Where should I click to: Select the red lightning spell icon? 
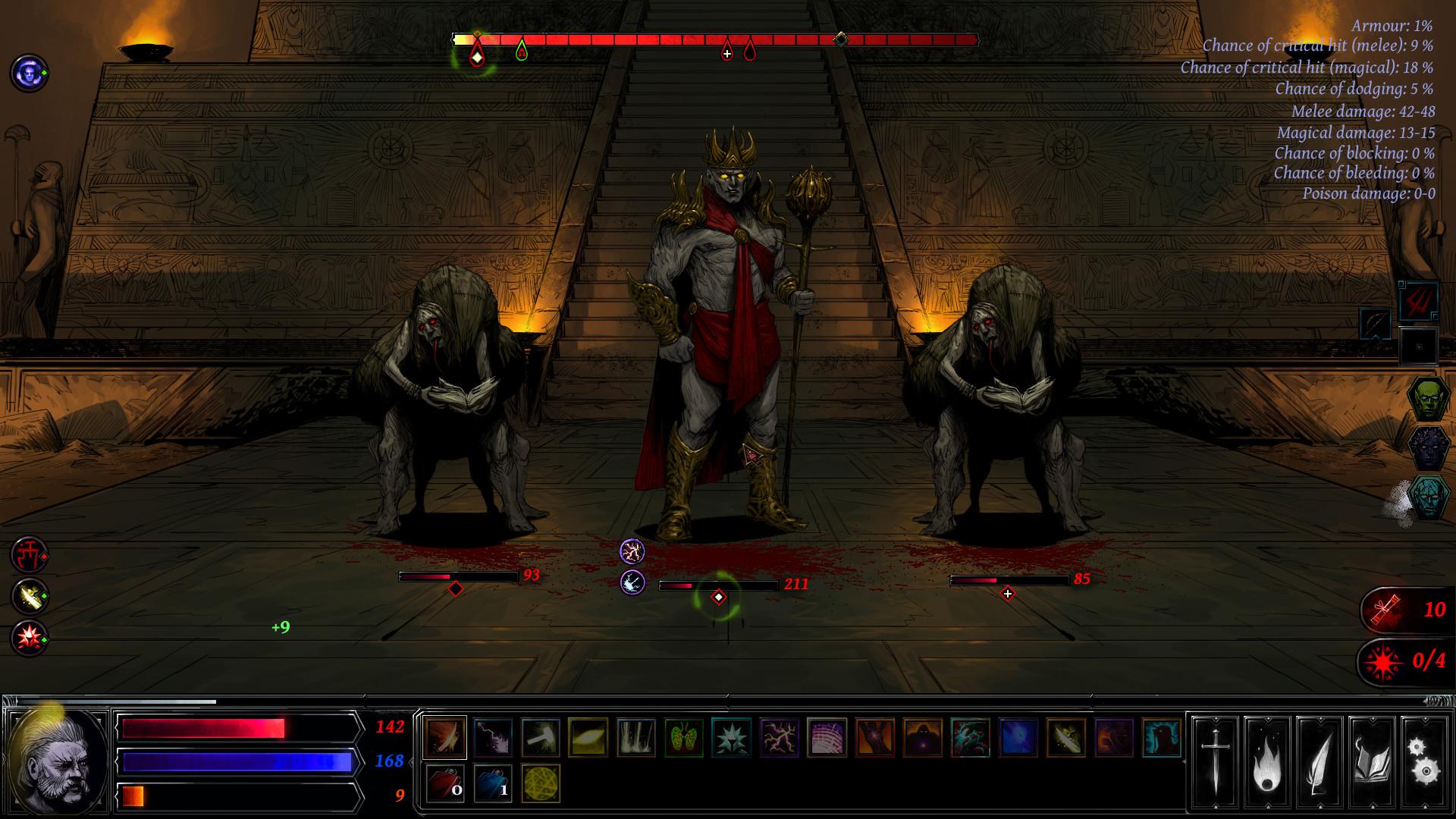click(780, 737)
